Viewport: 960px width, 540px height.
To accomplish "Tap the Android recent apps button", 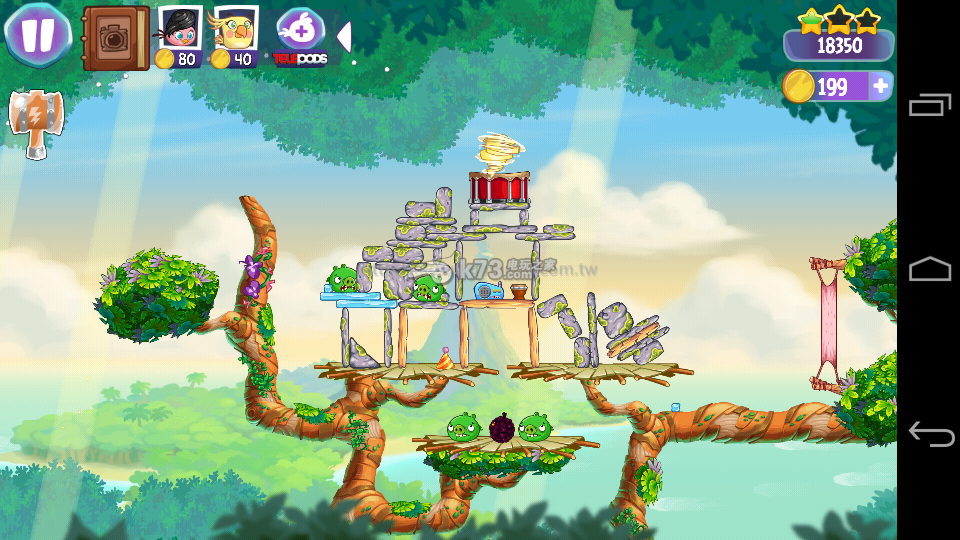I will point(929,104).
